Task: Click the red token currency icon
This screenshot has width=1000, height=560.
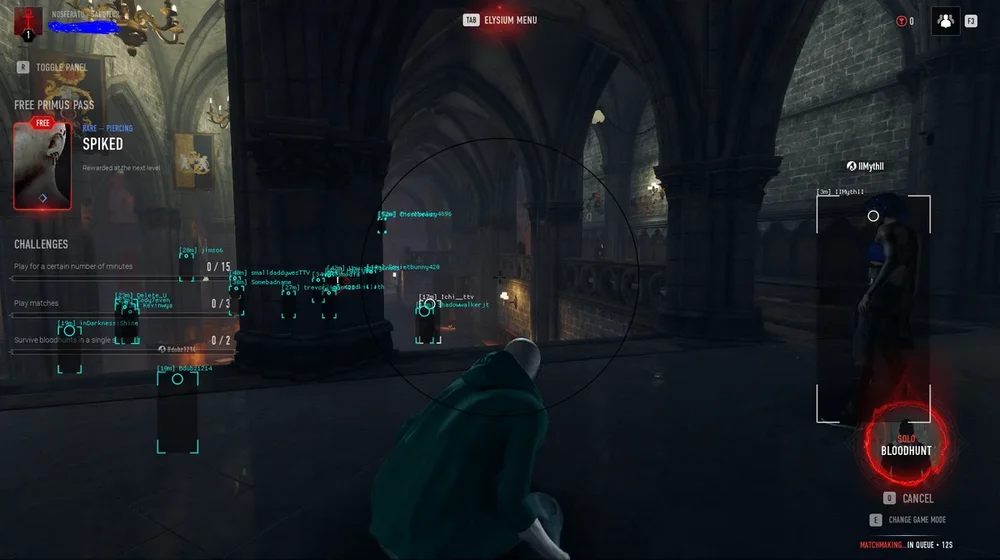Action: 902,21
